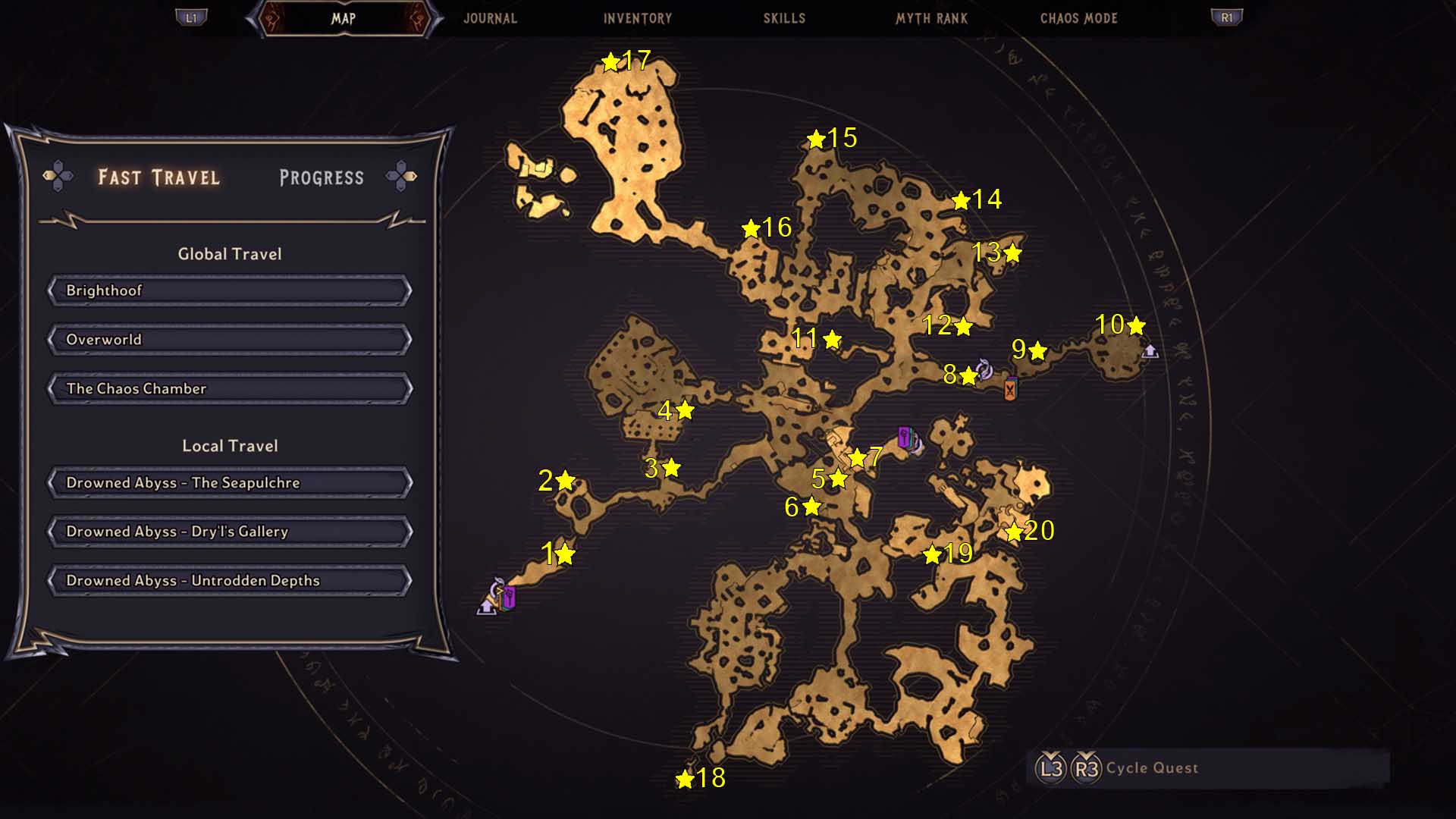Select Drowned Abyss - Dry'l's Gallery
The height and width of the screenshot is (819, 1456).
230,532
